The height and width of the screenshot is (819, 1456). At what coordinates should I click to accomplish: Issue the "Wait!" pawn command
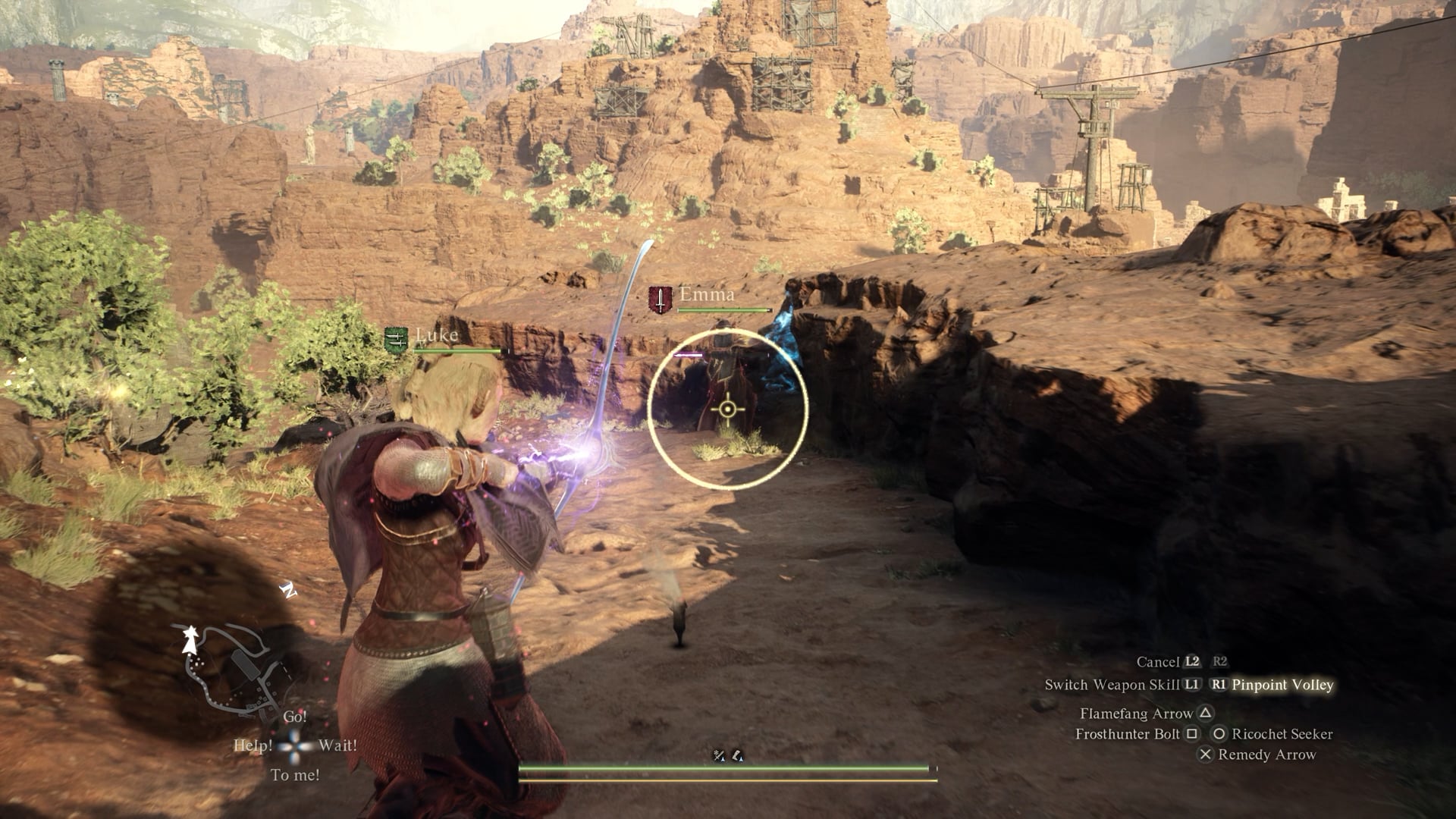tap(337, 745)
